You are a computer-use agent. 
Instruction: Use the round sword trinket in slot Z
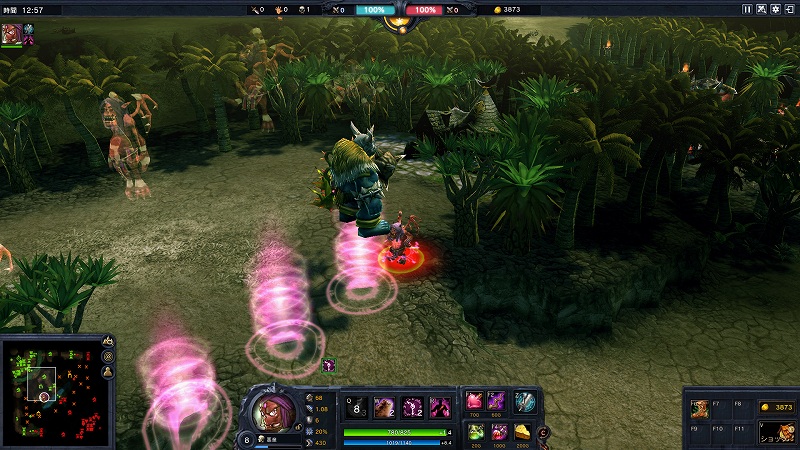pyautogui.click(x=525, y=401)
